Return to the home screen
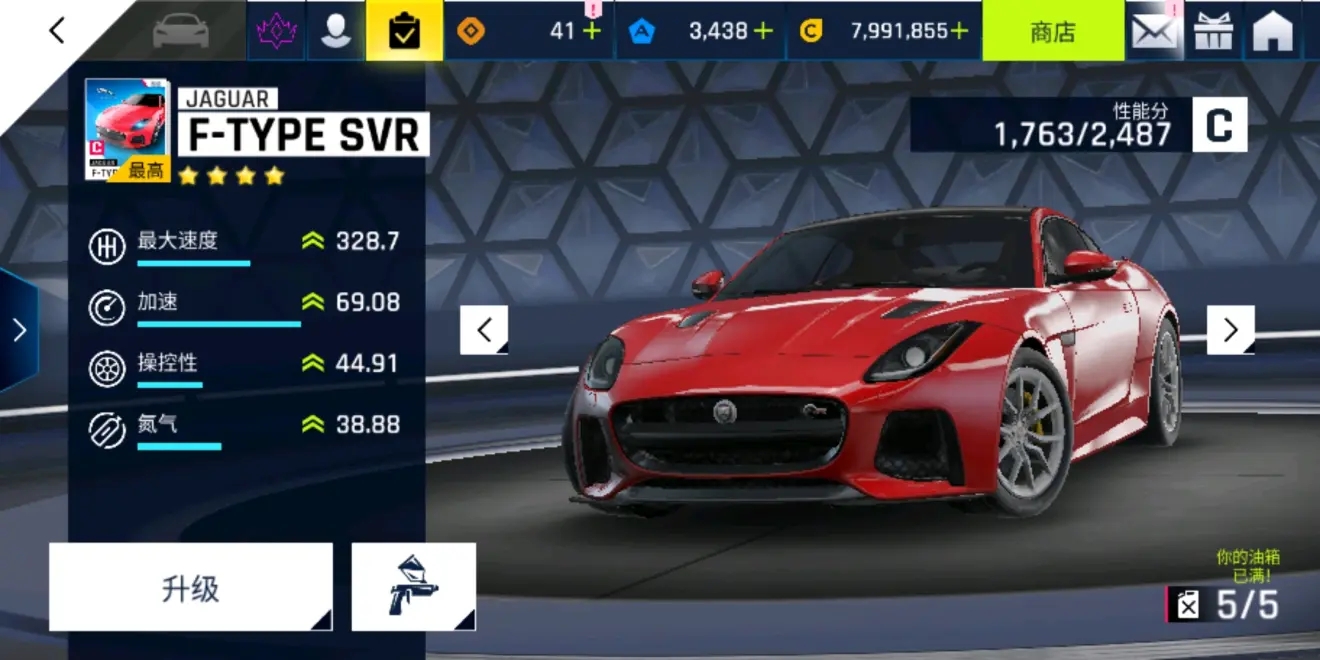Viewport: 1320px width, 660px height. tap(1273, 31)
